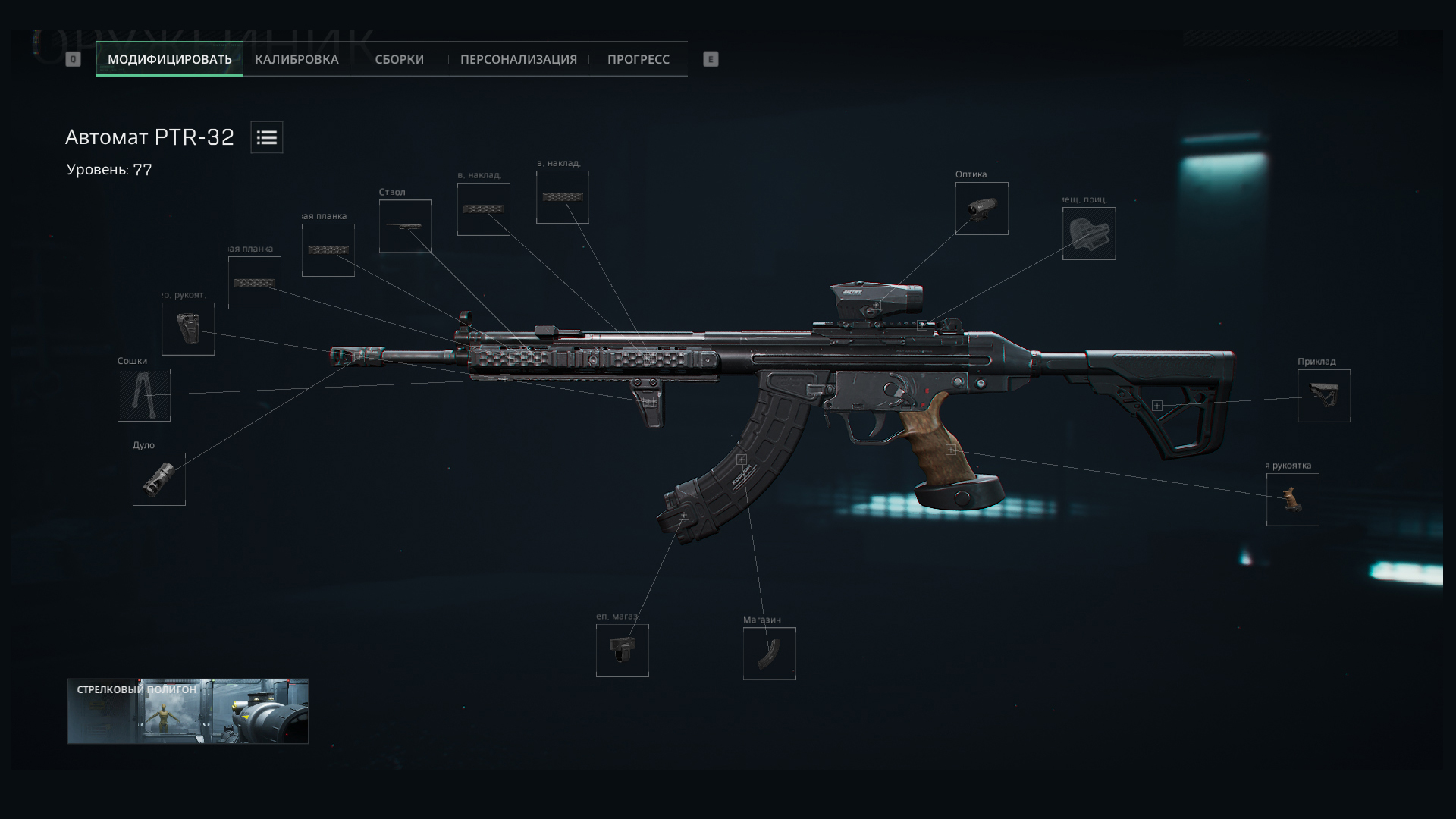Choose the foregrip attachment slot
Viewport: 1456px width, 819px height.
pyautogui.click(x=188, y=329)
